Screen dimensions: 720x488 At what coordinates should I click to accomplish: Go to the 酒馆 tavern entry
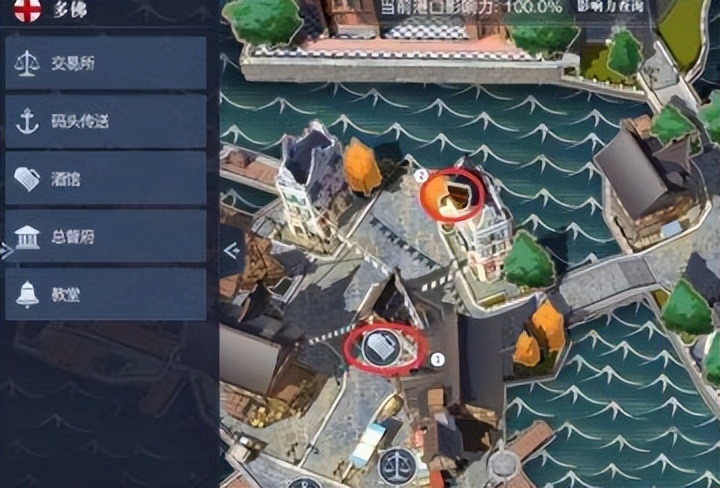coord(105,179)
